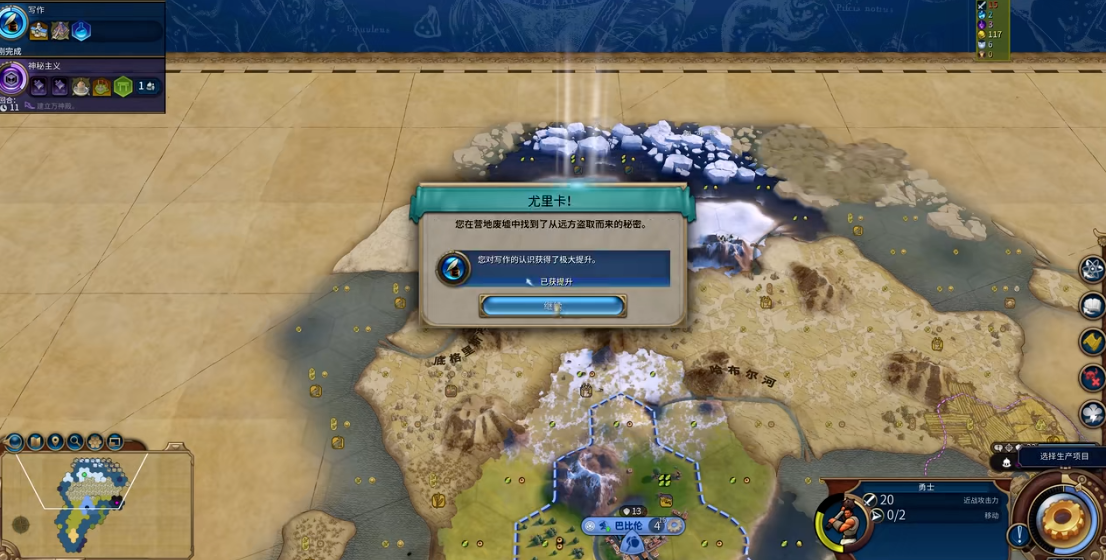Screen dimensions: 1106x560
Task: Open the map search magnifier button
Action: pos(75,441)
